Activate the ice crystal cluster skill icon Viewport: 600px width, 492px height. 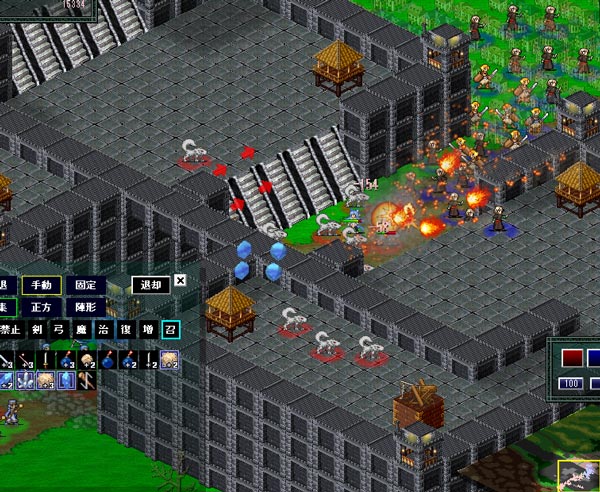tap(25, 381)
